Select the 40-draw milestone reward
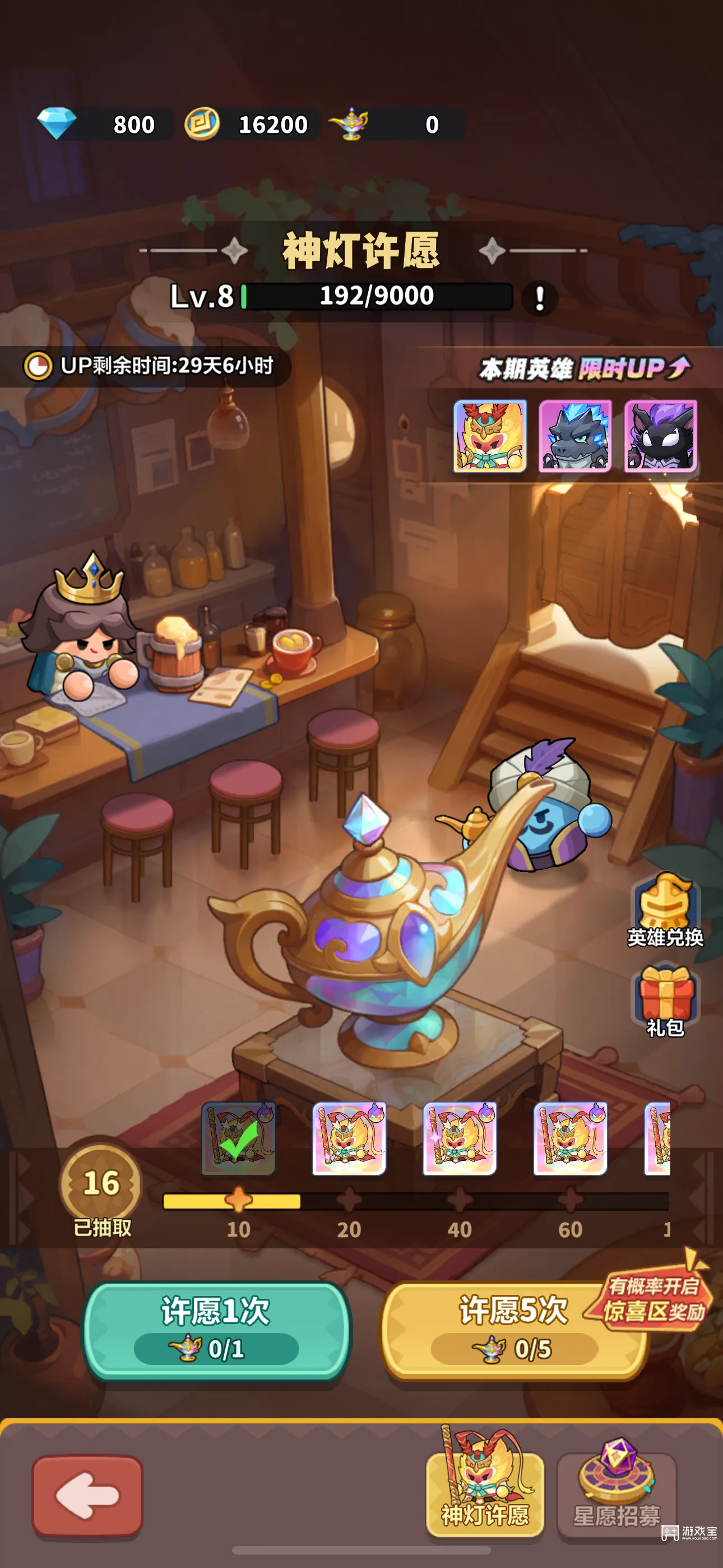Screen dimensions: 723x1568 coord(460,1138)
